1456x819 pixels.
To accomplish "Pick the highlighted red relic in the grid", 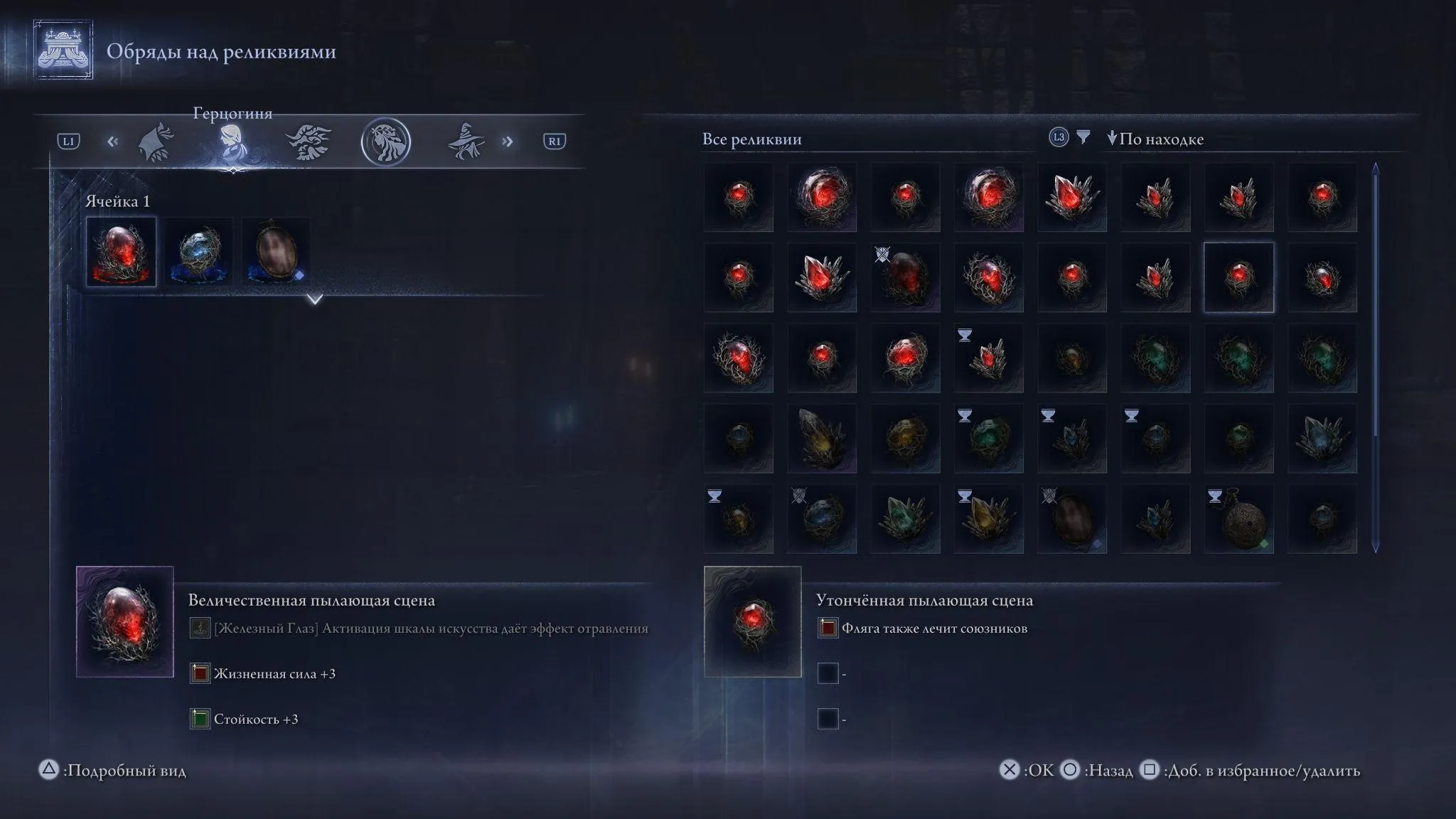I will click(x=1238, y=277).
